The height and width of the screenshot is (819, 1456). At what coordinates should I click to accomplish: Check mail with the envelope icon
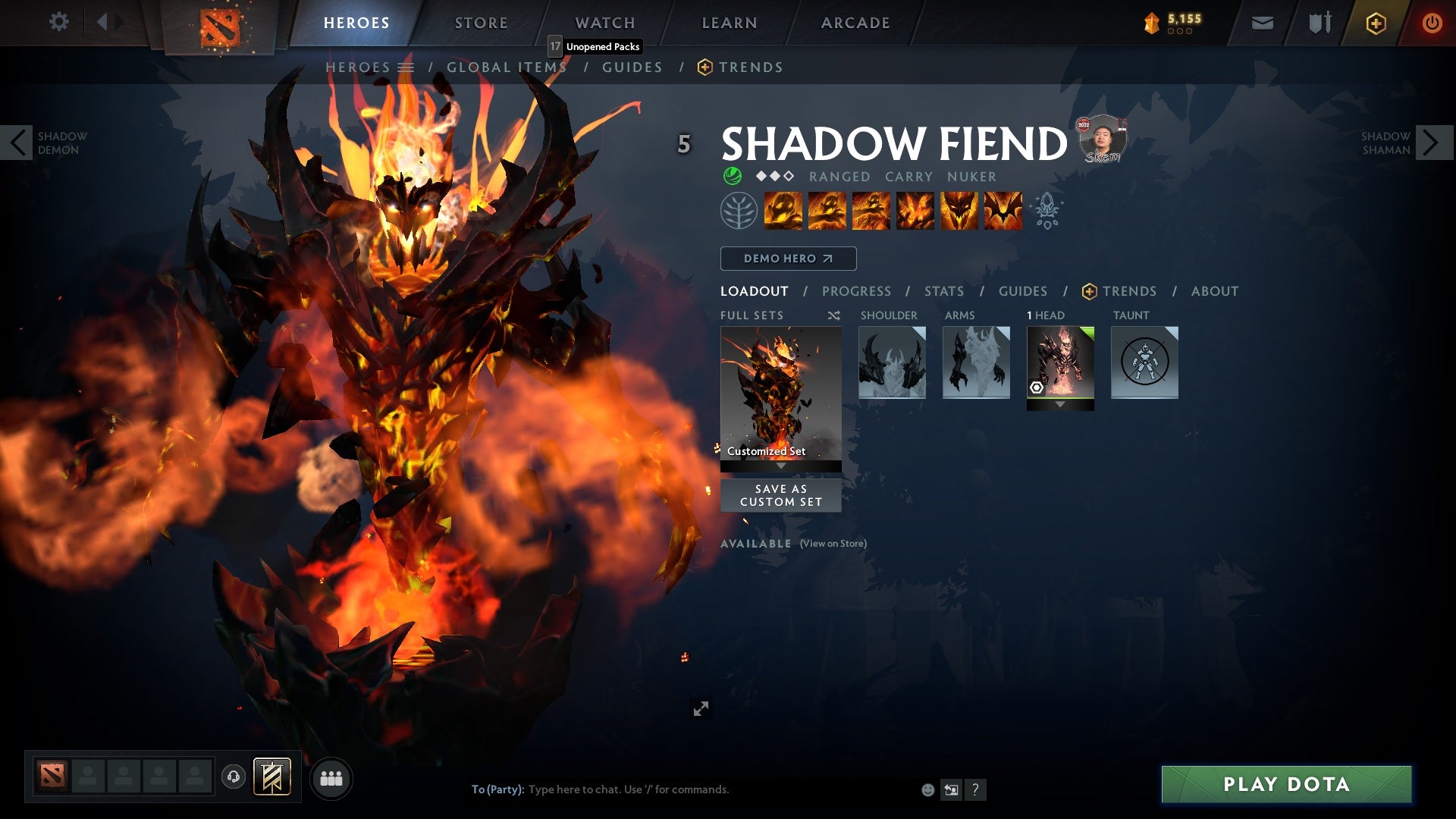(x=1261, y=23)
